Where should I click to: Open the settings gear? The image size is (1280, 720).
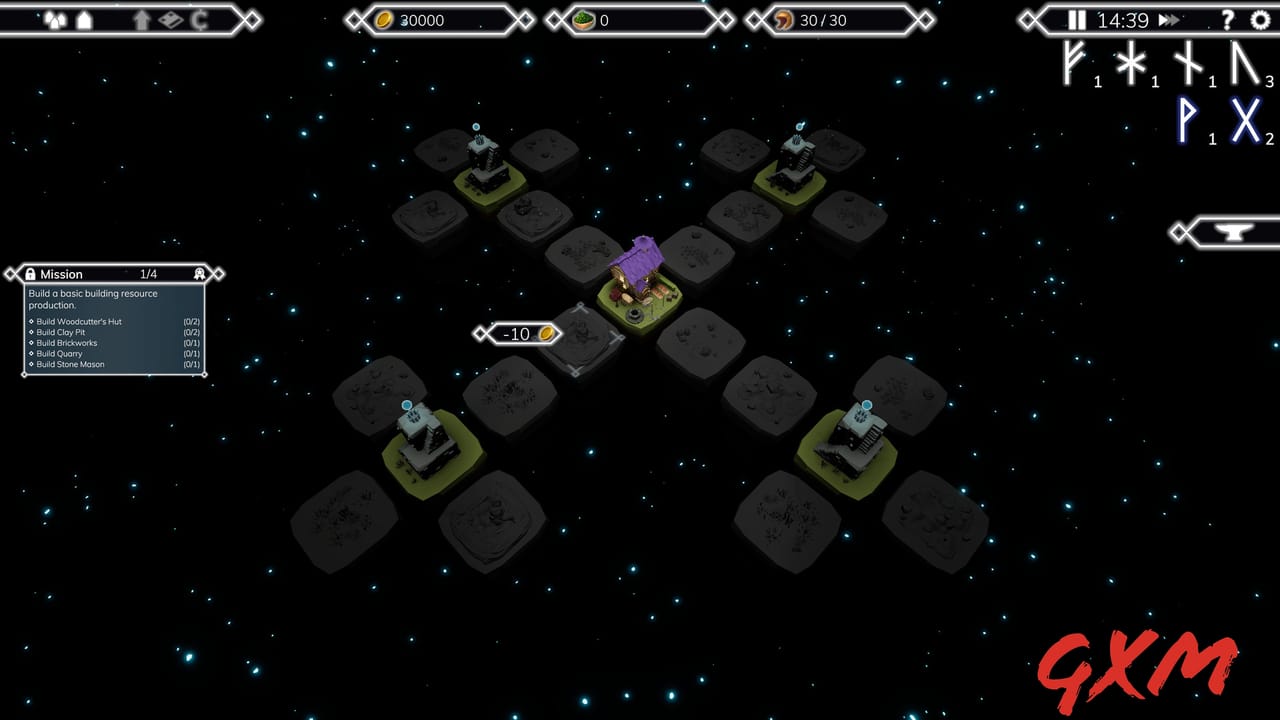[1259, 20]
